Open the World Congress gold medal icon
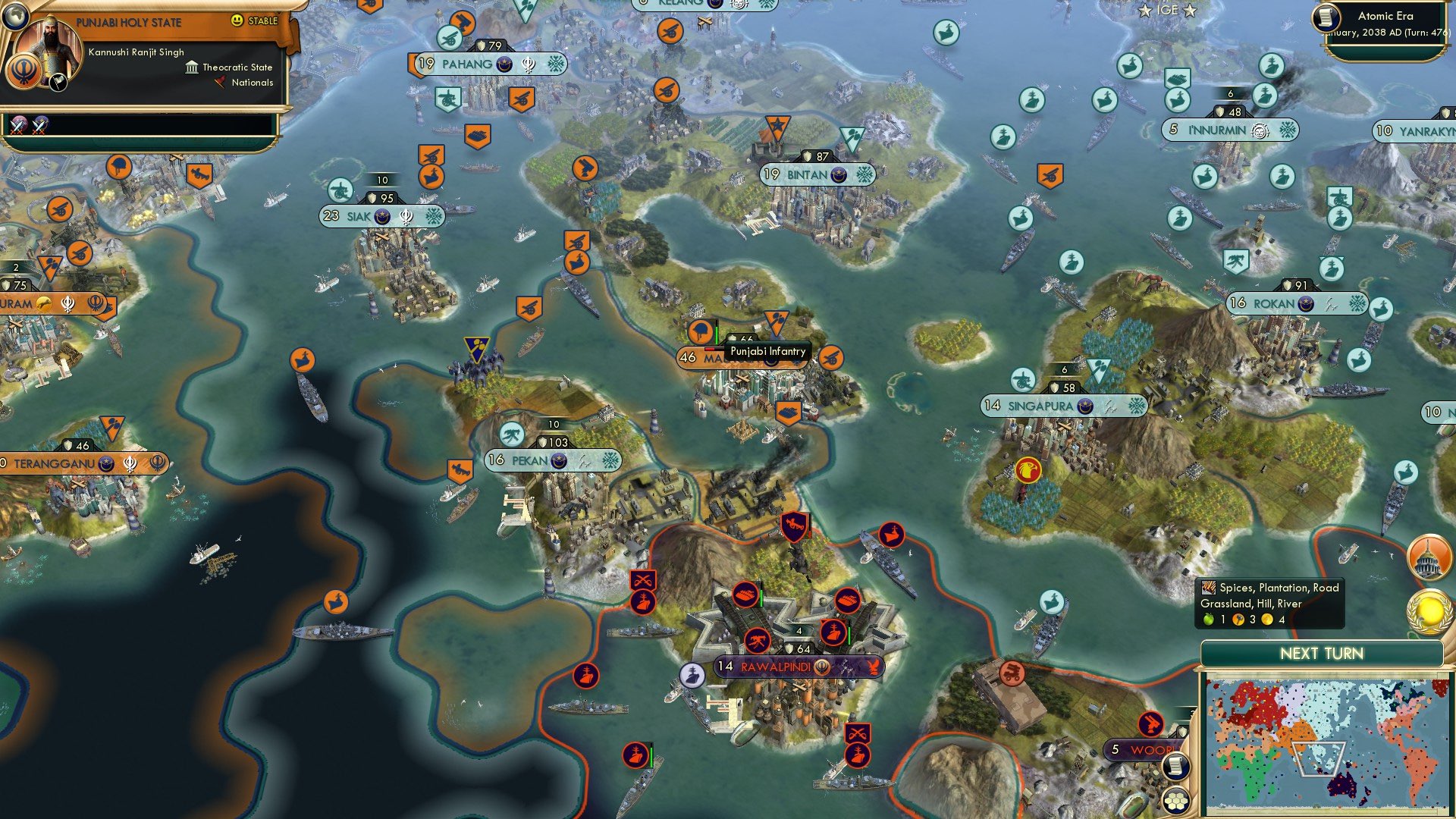The width and height of the screenshot is (1456, 819). click(x=1429, y=611)
